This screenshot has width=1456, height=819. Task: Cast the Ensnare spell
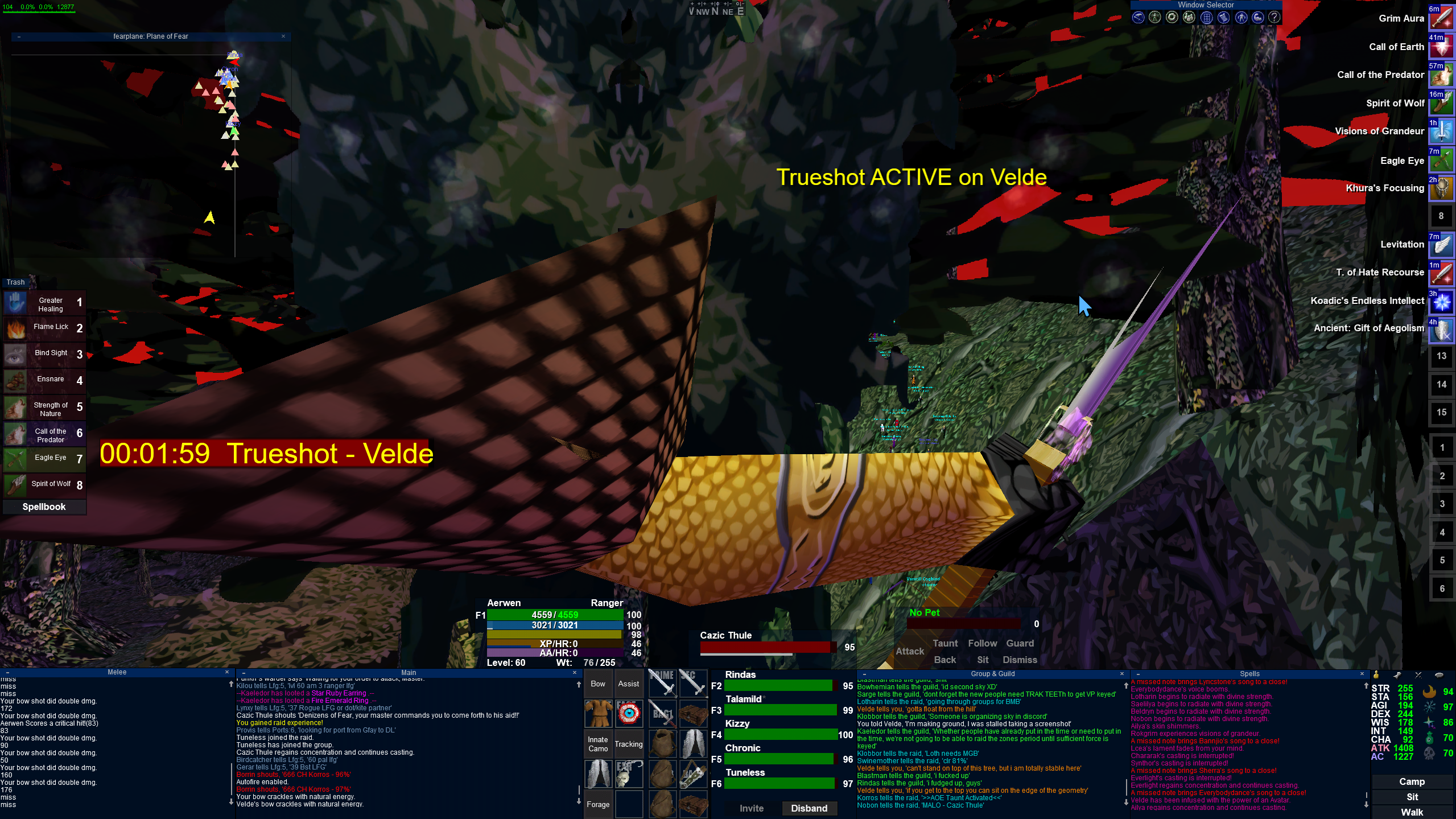coord(44,380)
